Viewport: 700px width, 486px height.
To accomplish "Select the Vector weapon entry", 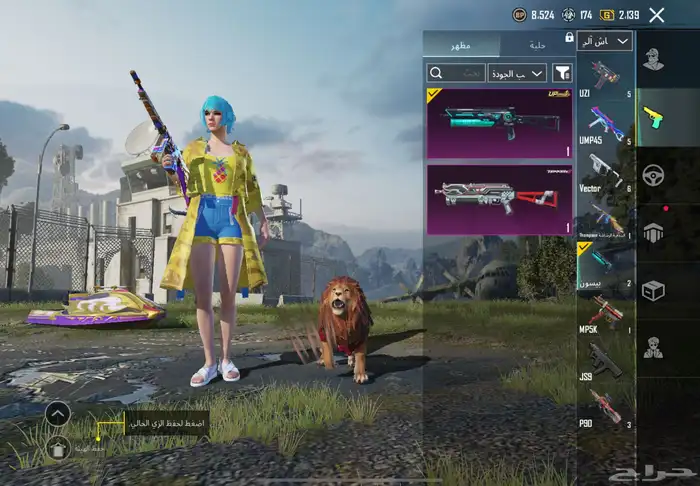I will coord(605,172).
